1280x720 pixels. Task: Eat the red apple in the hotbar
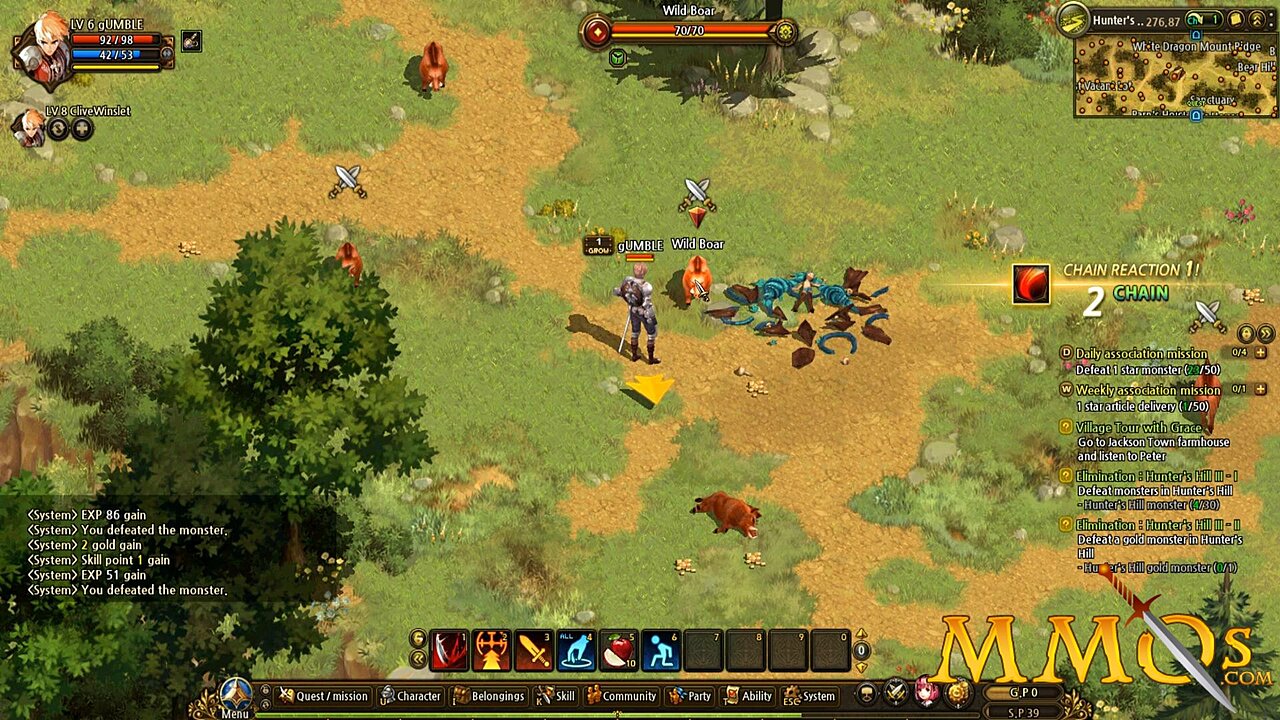pyautogui.click(x=619, y=650)
